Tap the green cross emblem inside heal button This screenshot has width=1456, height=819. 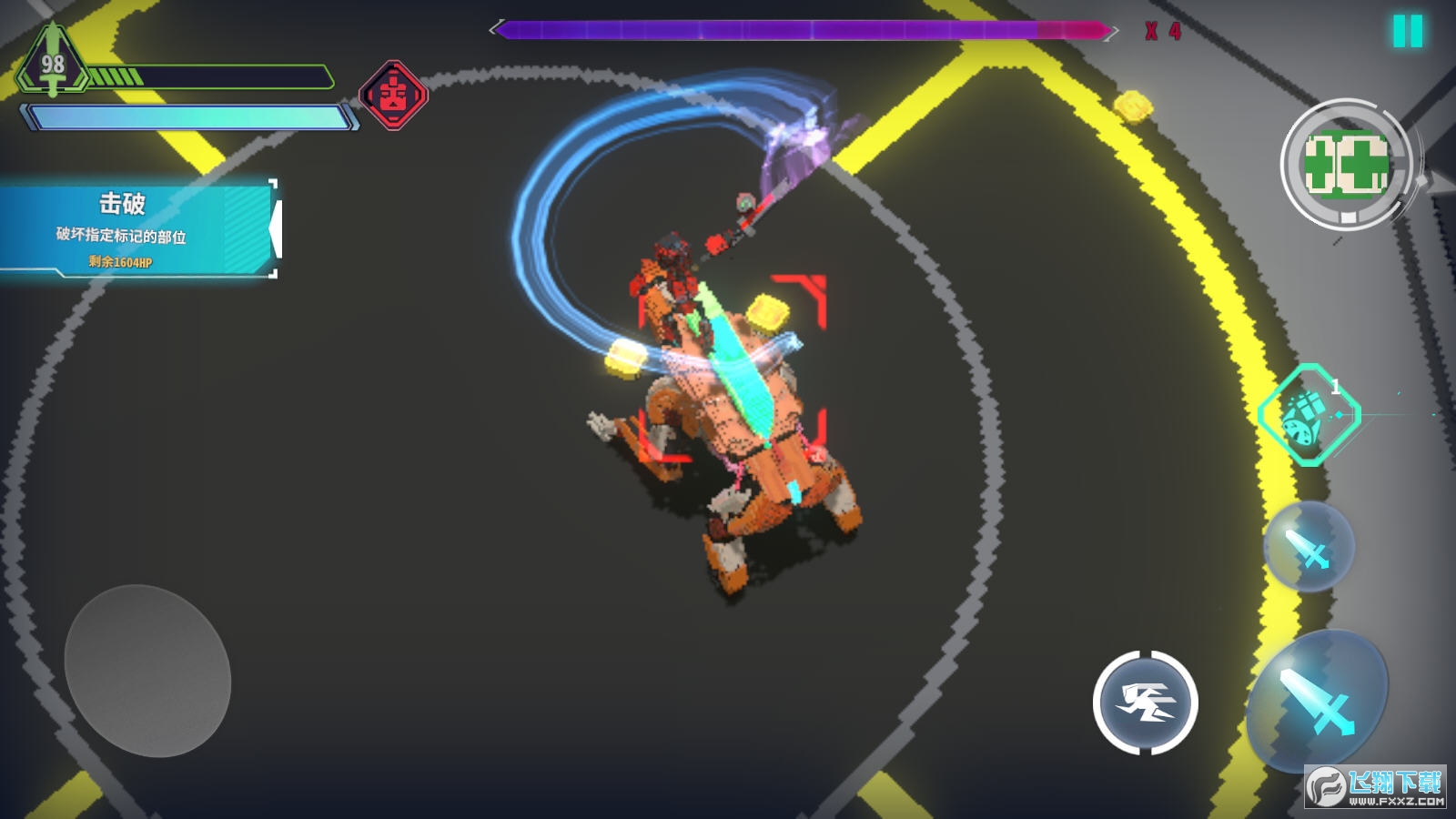1347,164
